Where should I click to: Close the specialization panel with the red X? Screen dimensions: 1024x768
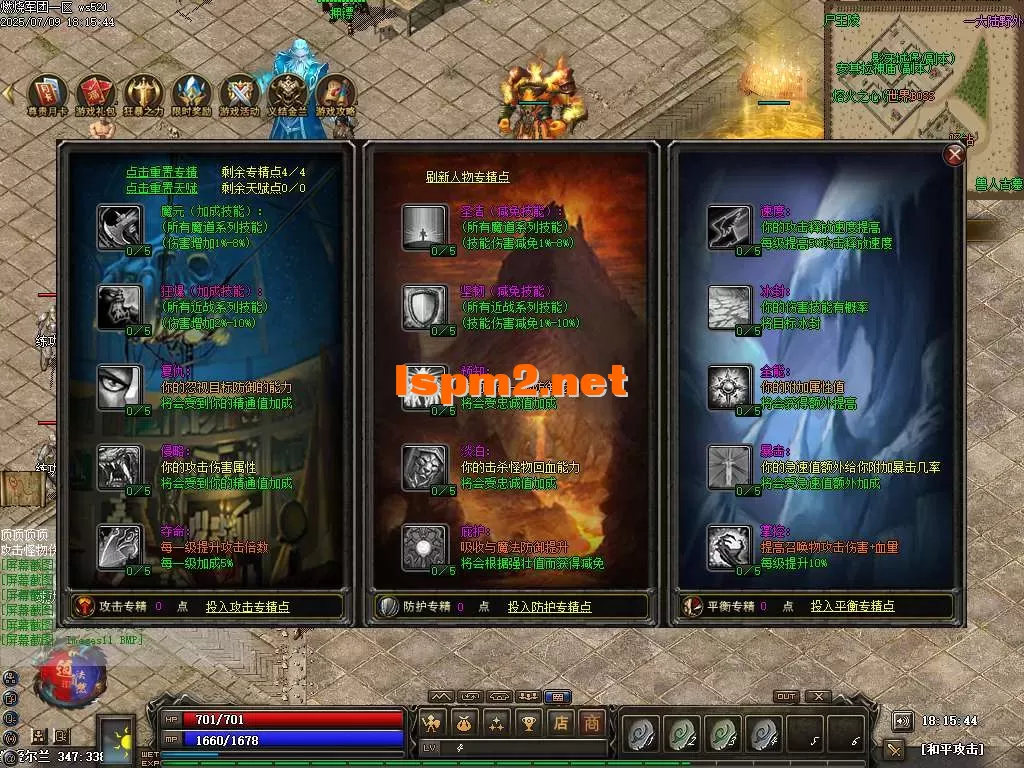click(955, 154)
